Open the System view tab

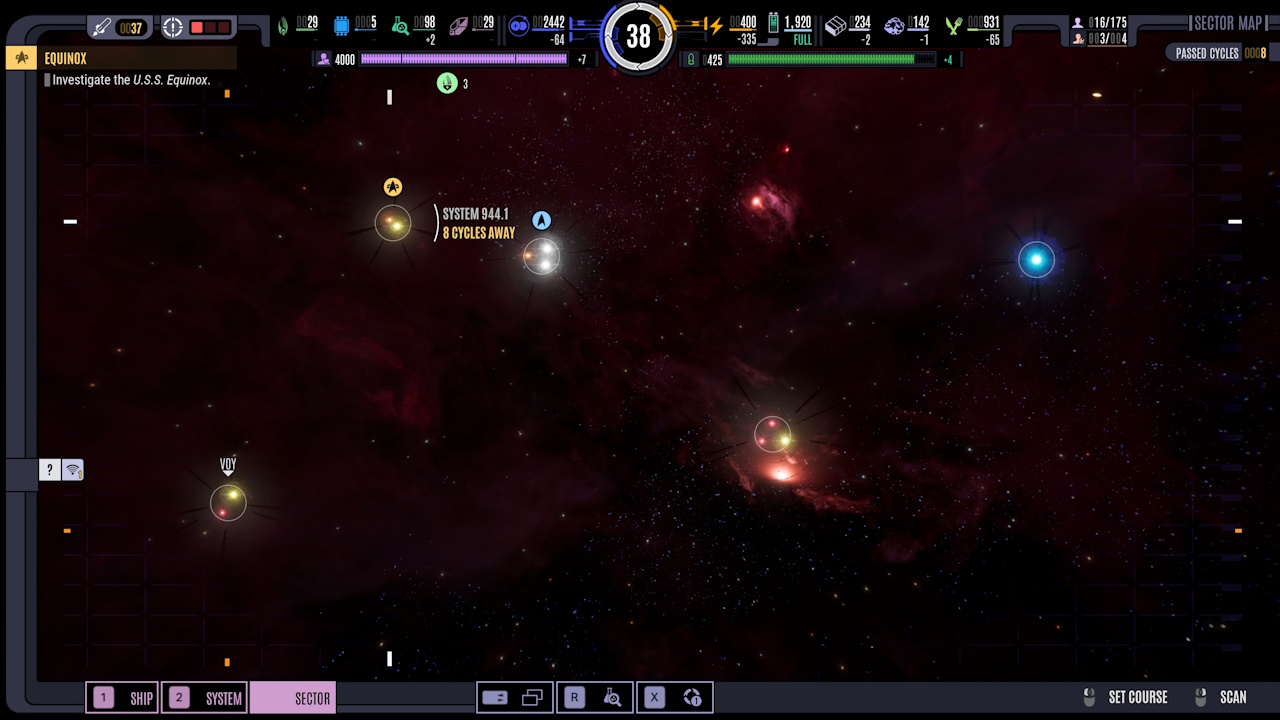(x=205, y=698)
